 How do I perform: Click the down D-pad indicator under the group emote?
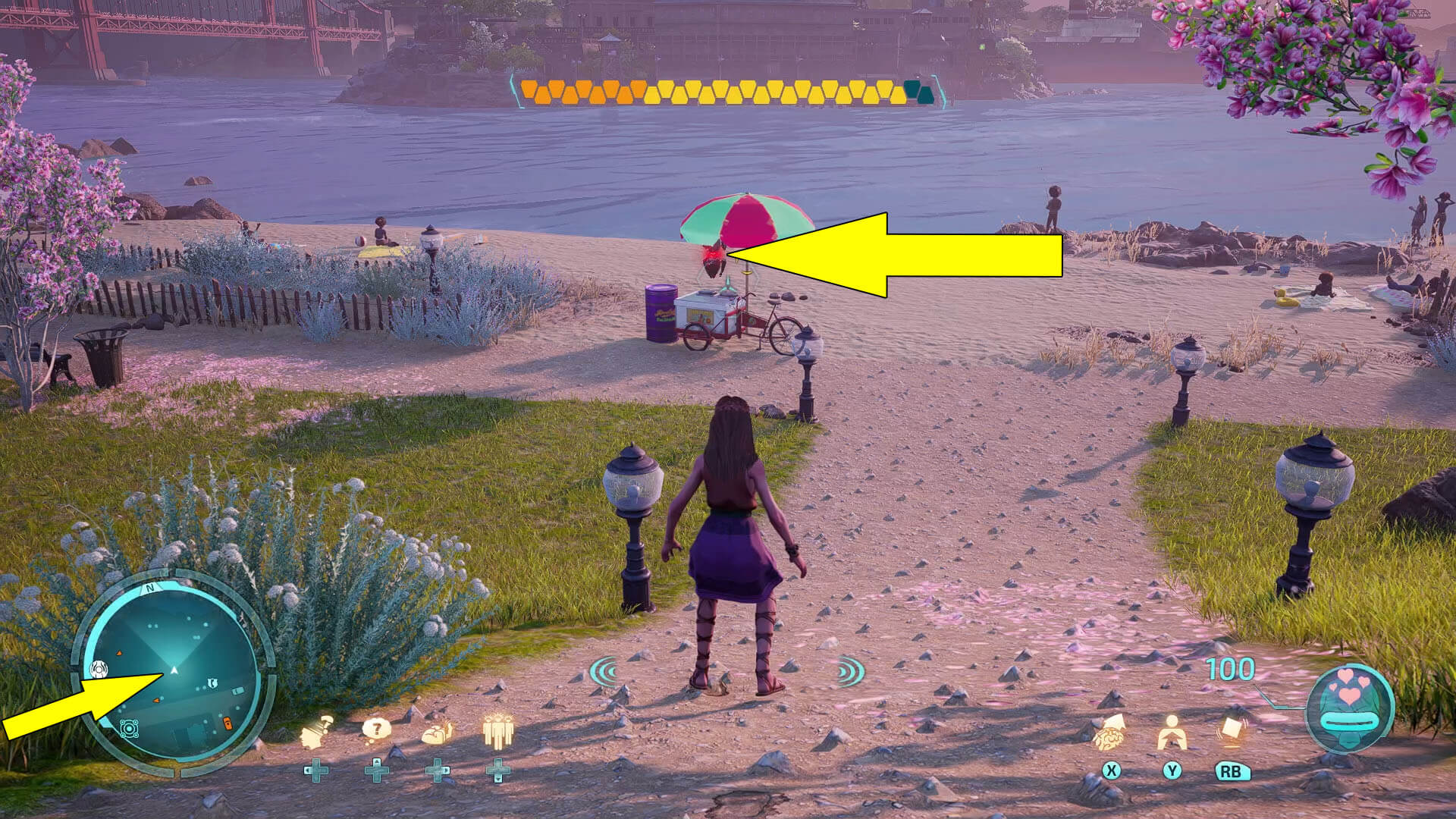point(497,770)
